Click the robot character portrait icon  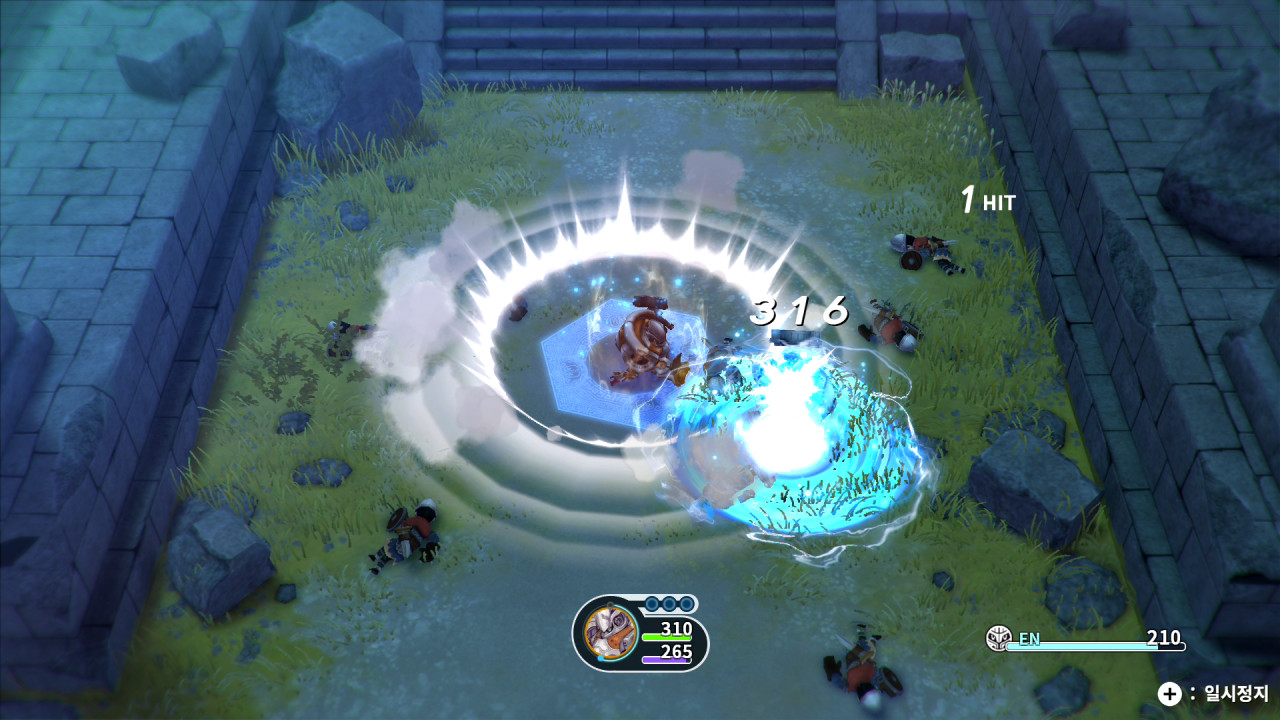(611, 632)
